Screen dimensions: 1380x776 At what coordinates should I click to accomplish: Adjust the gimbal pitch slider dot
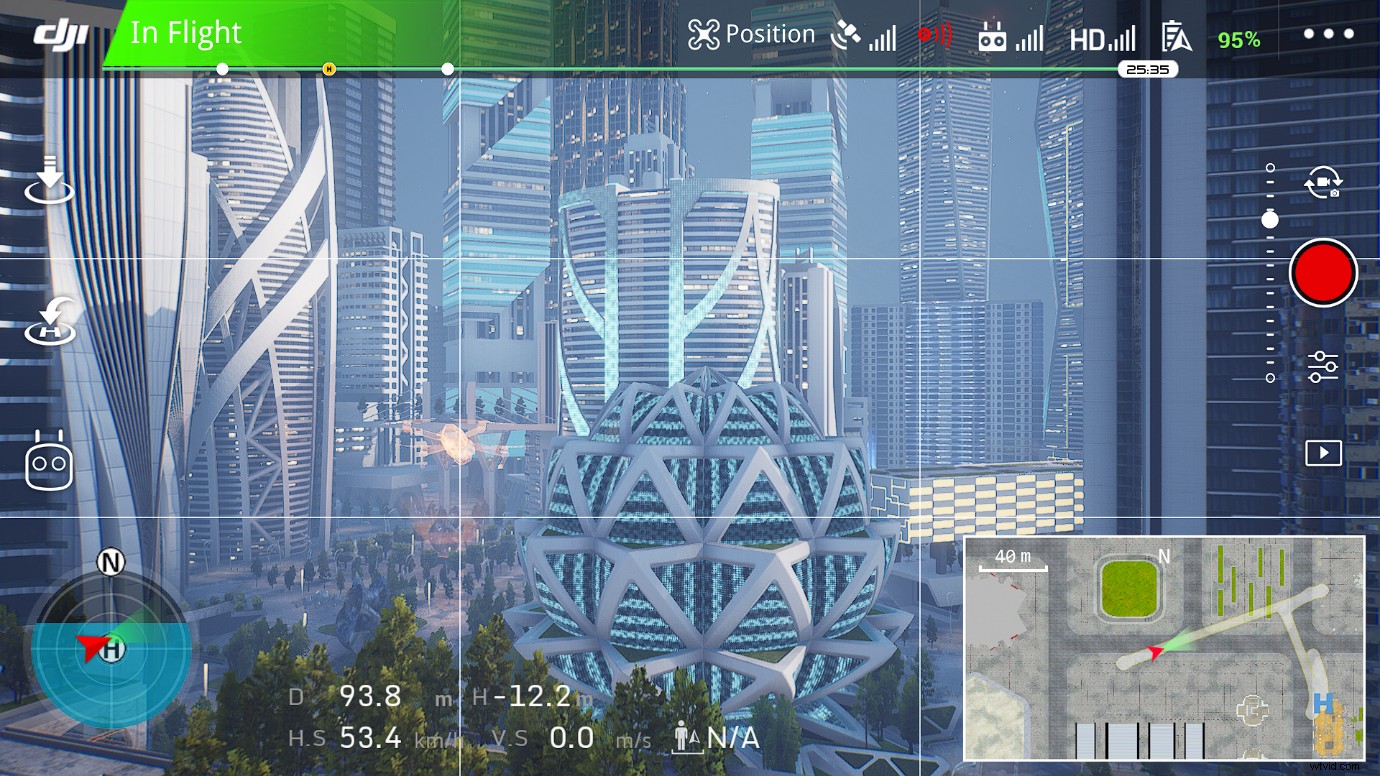[x=1269, y=220]
